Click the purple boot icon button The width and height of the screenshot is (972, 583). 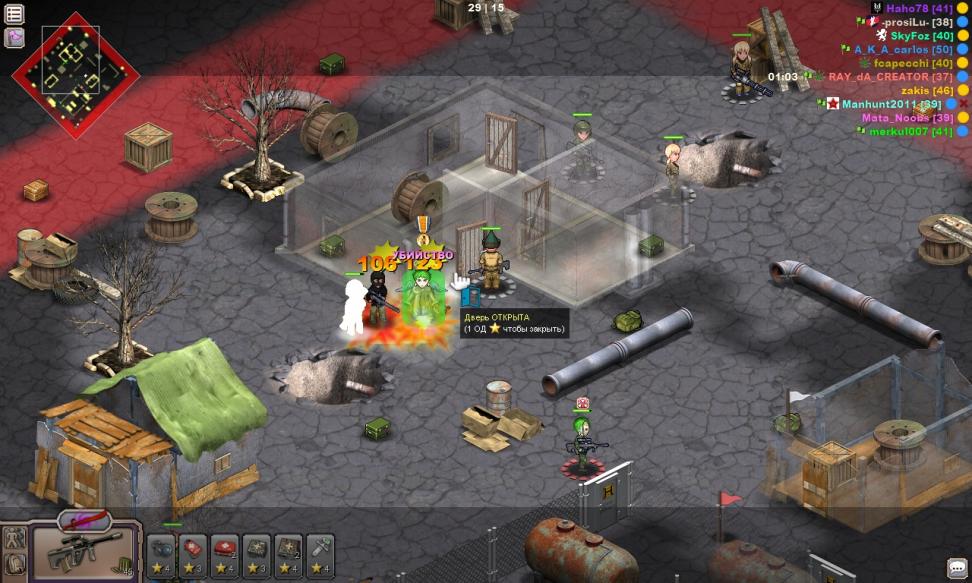pos(15,38)
